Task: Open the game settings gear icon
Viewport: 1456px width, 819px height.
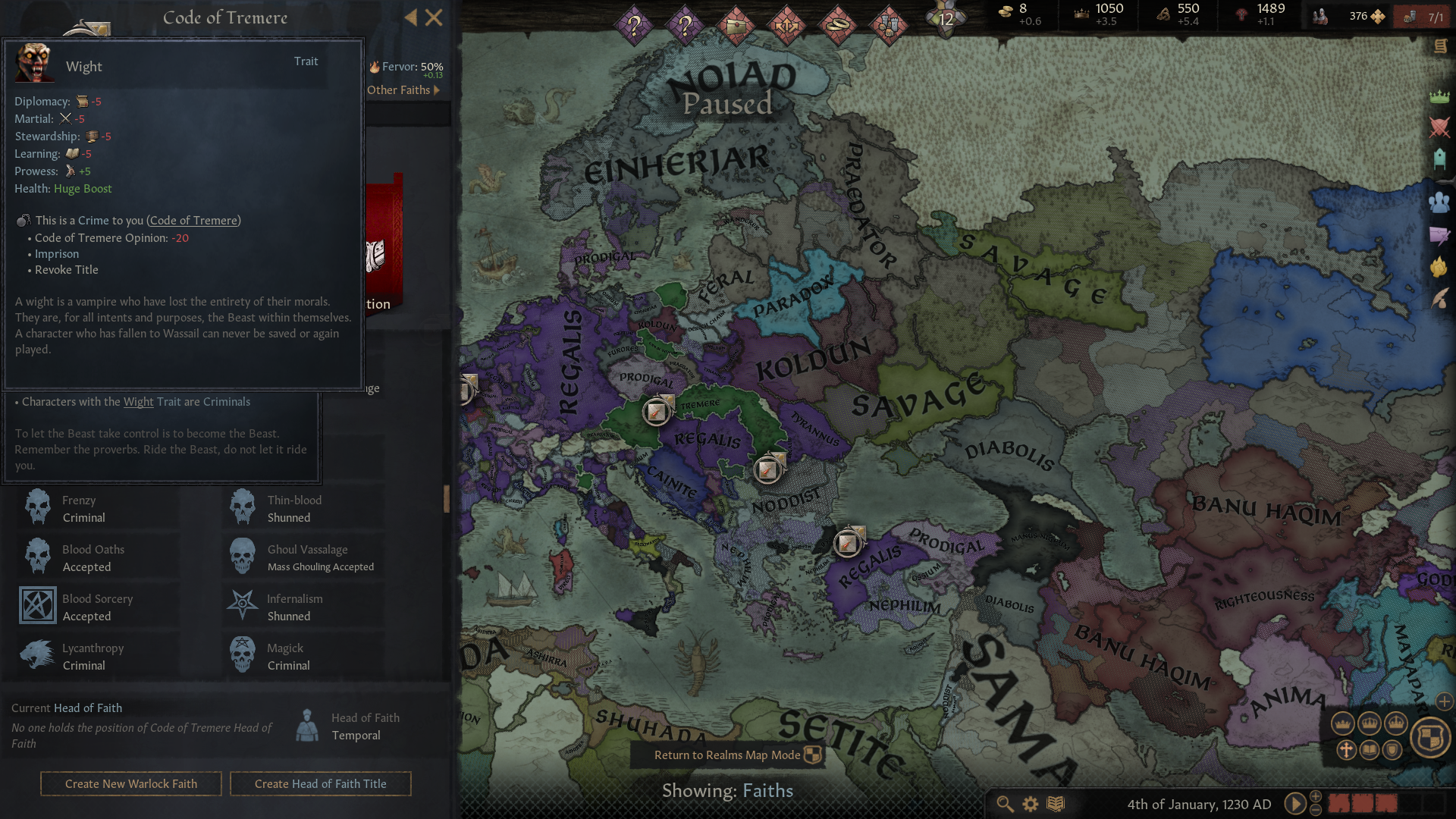Action: tap(1030, 804)
